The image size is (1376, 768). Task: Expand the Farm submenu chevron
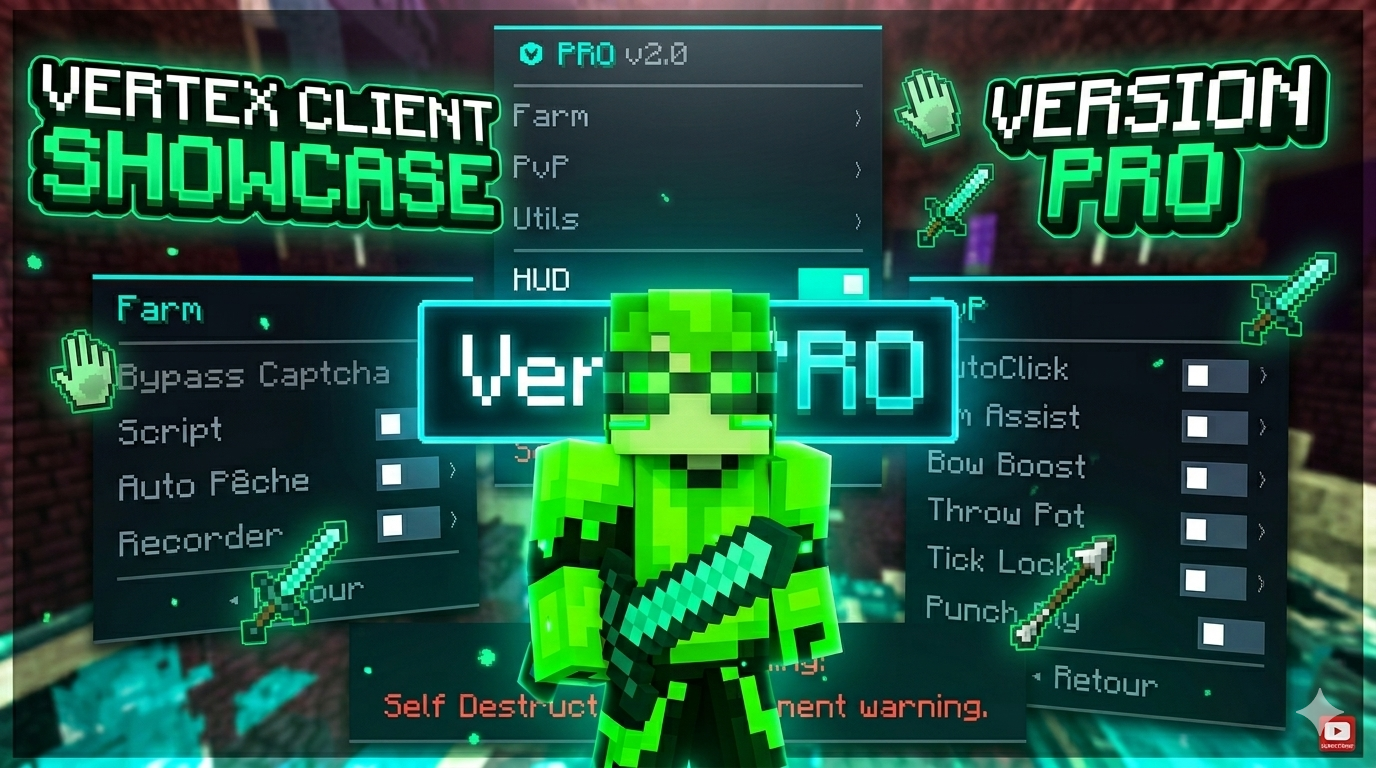[858, 115]
